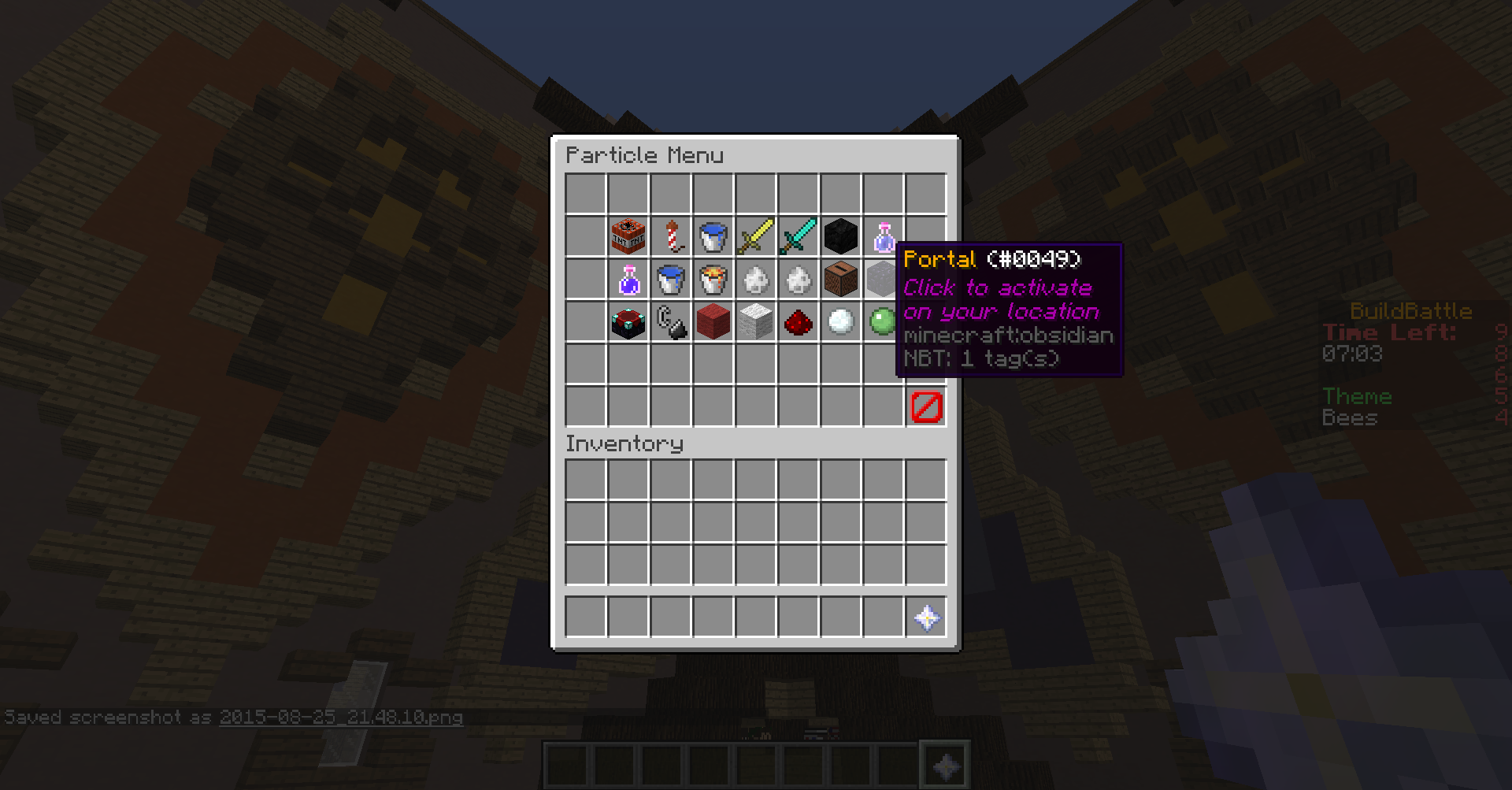This screenshot has width=1512, height=790.
Task: Activate the slime ball particle
Action: click(883, 321)
